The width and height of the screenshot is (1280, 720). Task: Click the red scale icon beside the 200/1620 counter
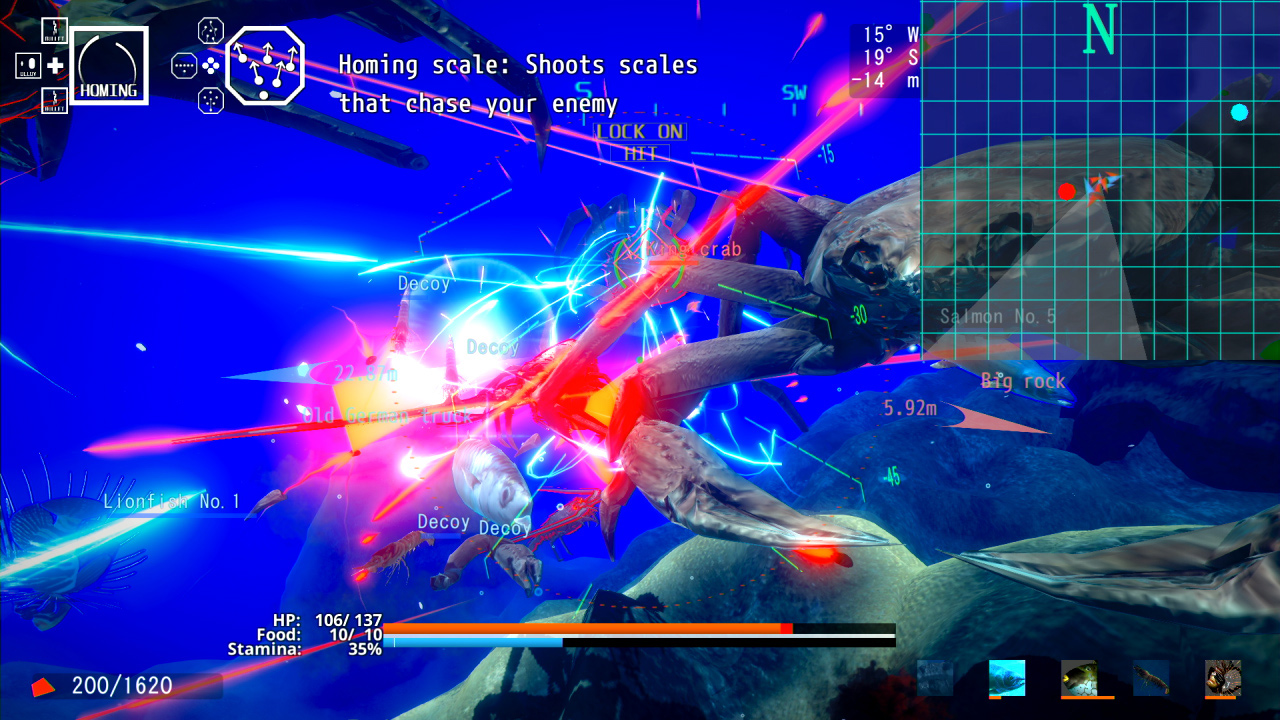(x=42, y=687)
